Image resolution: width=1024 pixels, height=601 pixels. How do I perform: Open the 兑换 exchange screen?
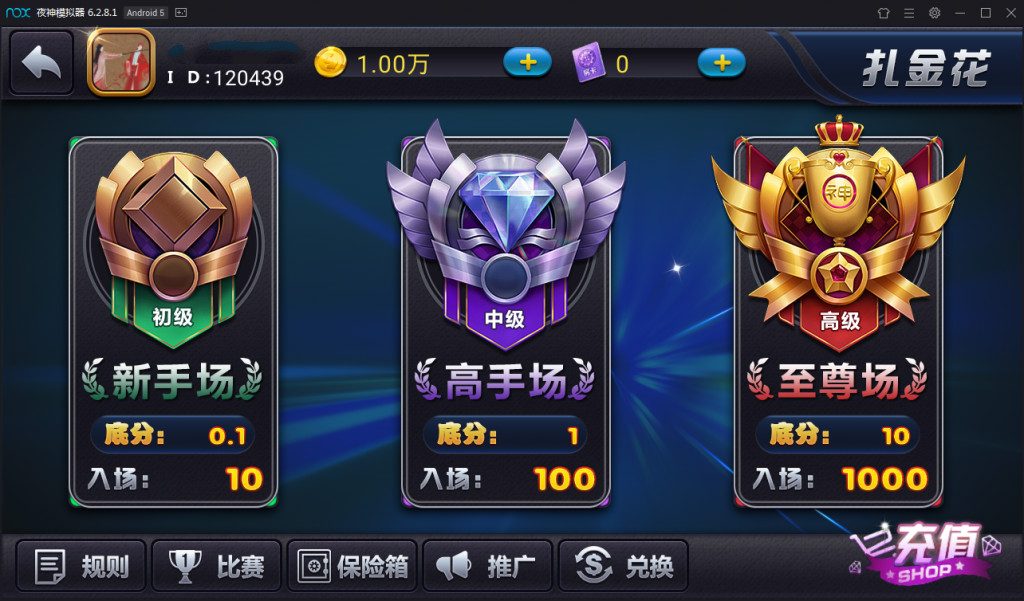click(624, 567)
